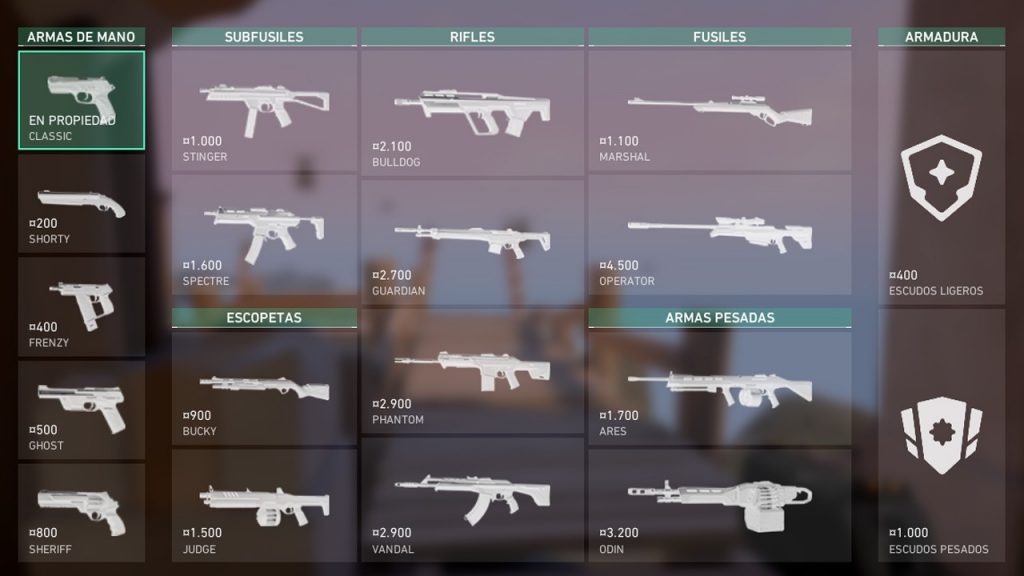Buy the Operator for 4.500
1024x576 pixels.
(x=719, y=234)
